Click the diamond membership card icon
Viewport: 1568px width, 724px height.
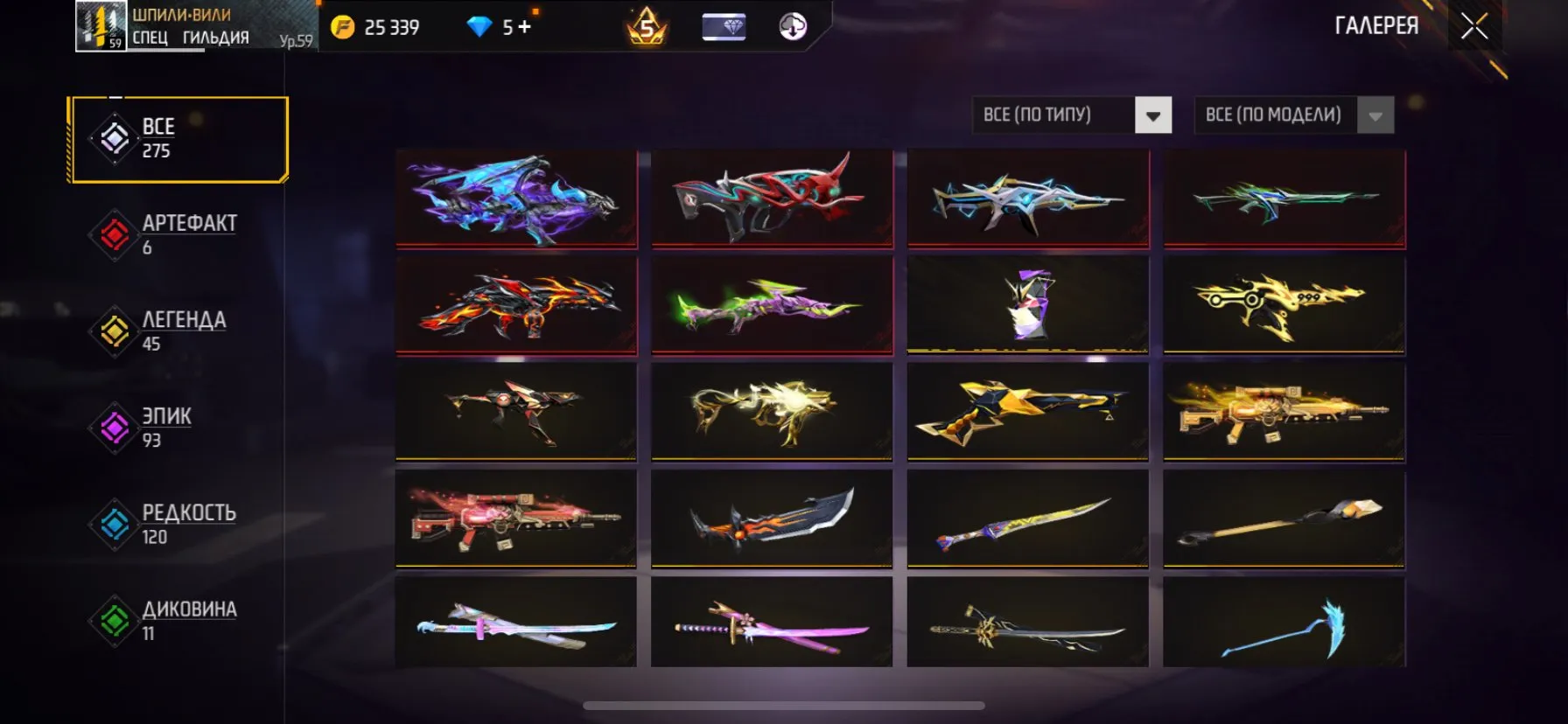point(724,26)
